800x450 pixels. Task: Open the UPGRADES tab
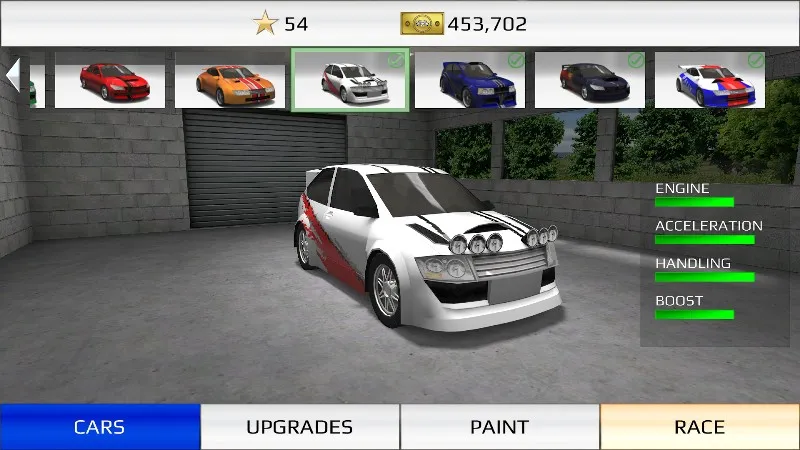point(300,427)
